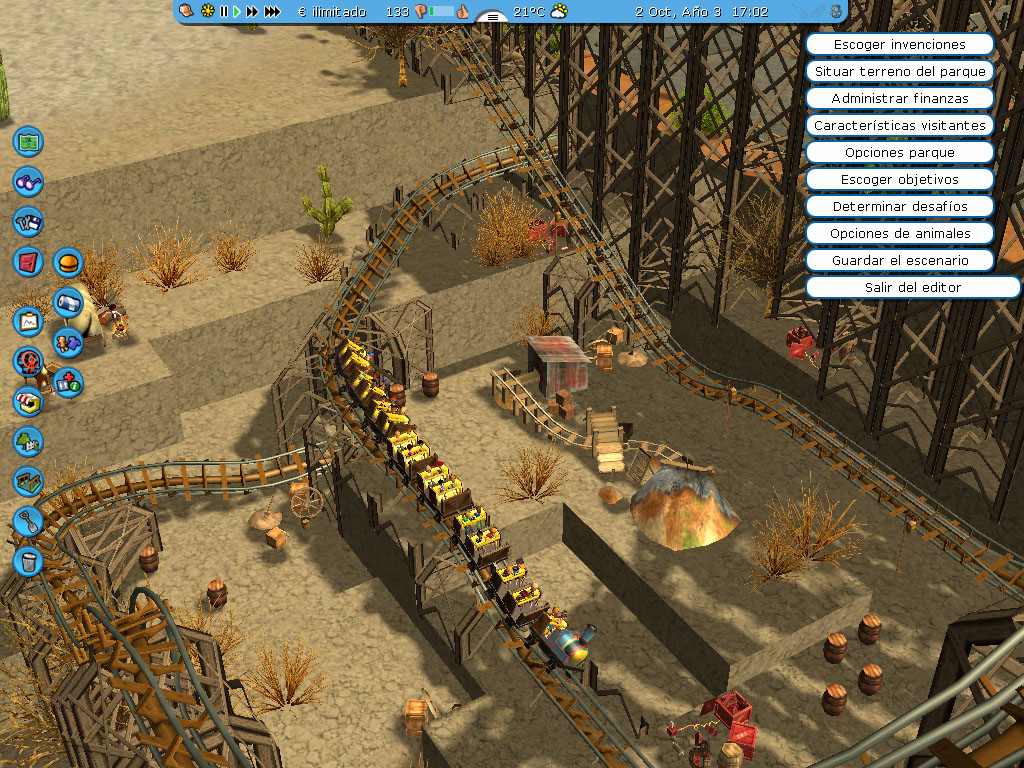Select the Ferris wheel rides icon

pyautogui.click(x=28, y=360)
